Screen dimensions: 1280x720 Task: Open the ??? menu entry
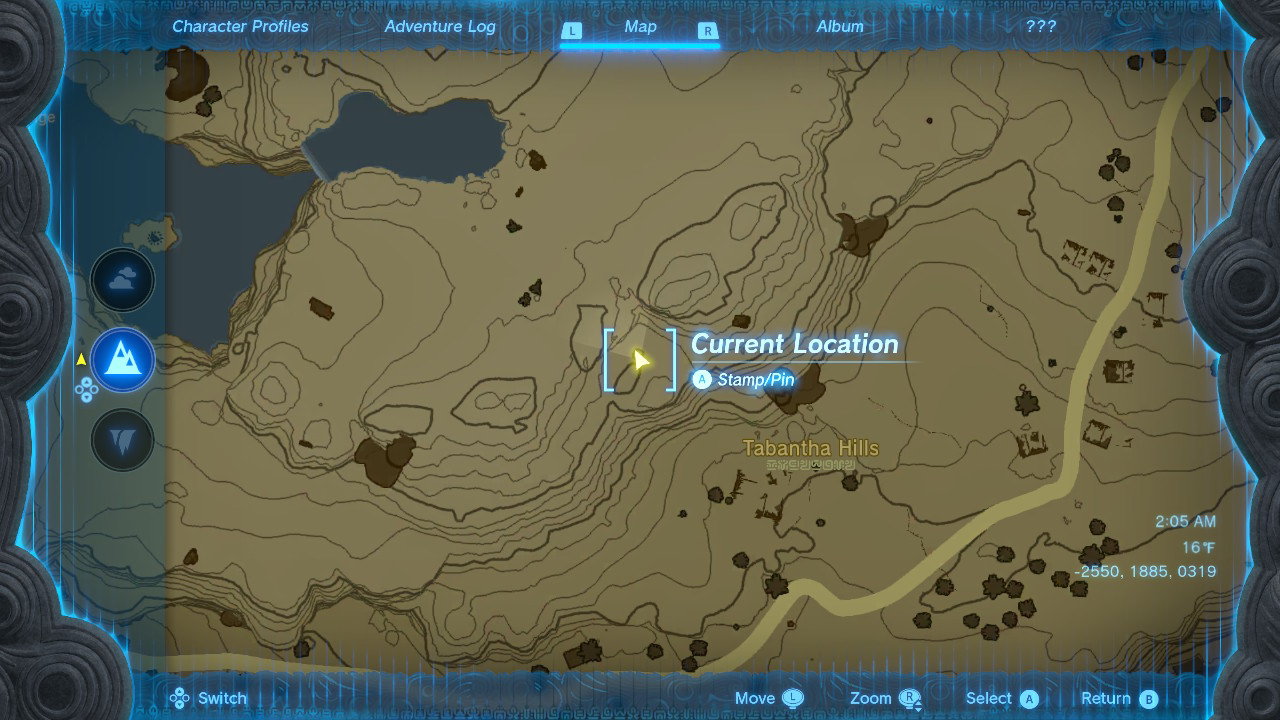[1040, 26]
